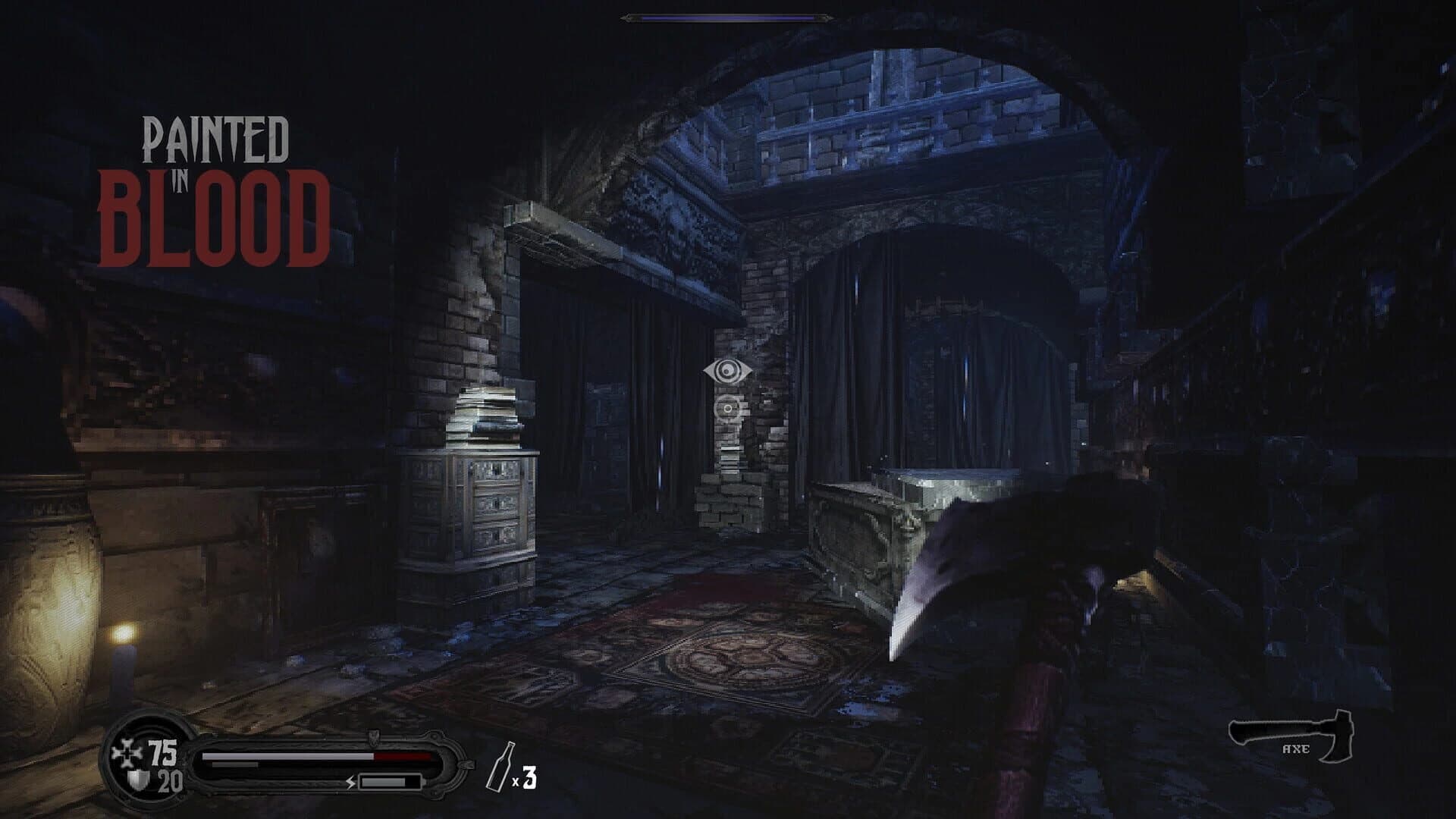Click the word BLOOD in the title card
Image resolution: width=1456 pixels, height=819 pixels.
(x=216, y=215)
